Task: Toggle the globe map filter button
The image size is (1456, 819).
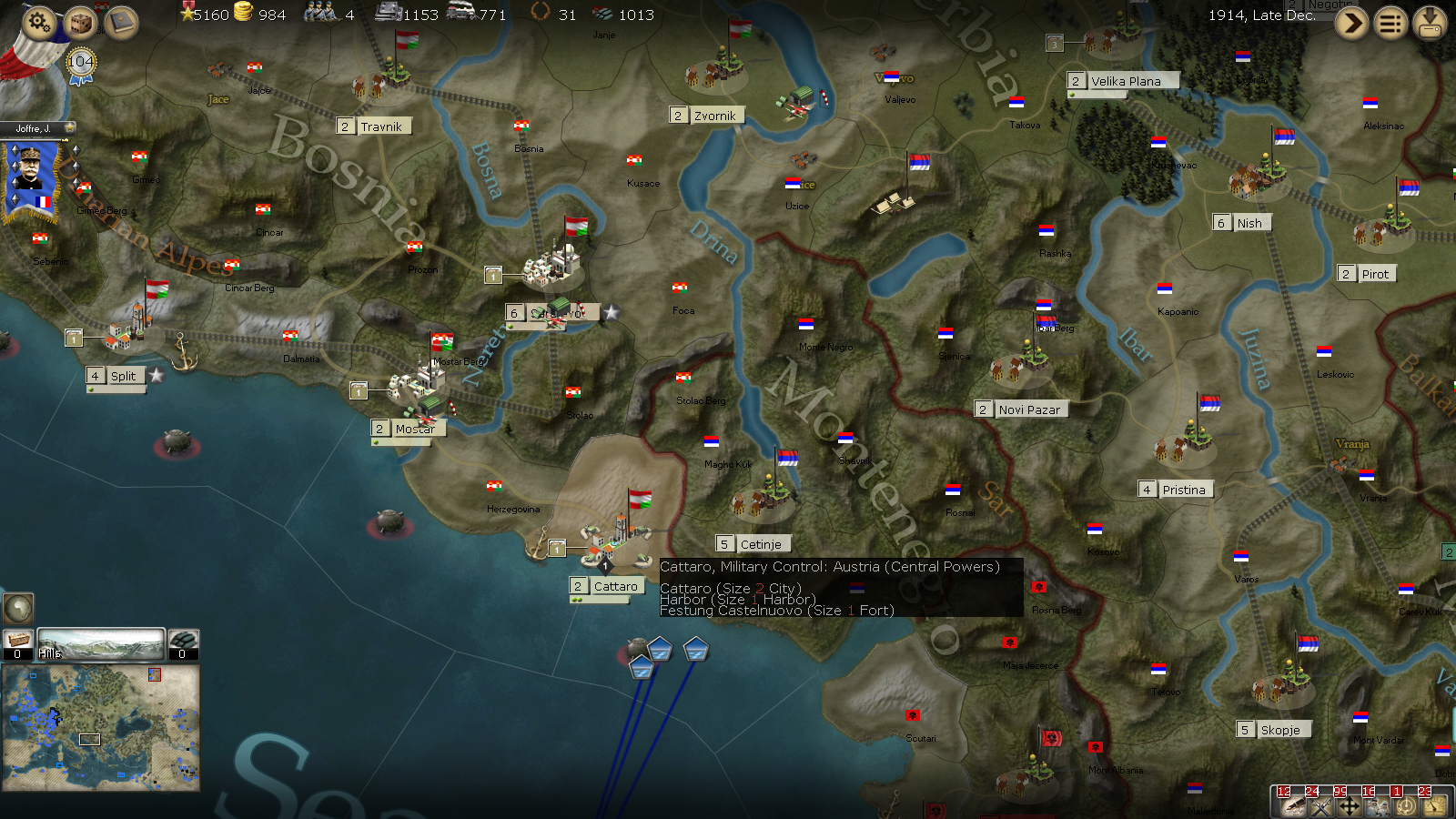Action: pyautogui.click(x=18, y=608)
